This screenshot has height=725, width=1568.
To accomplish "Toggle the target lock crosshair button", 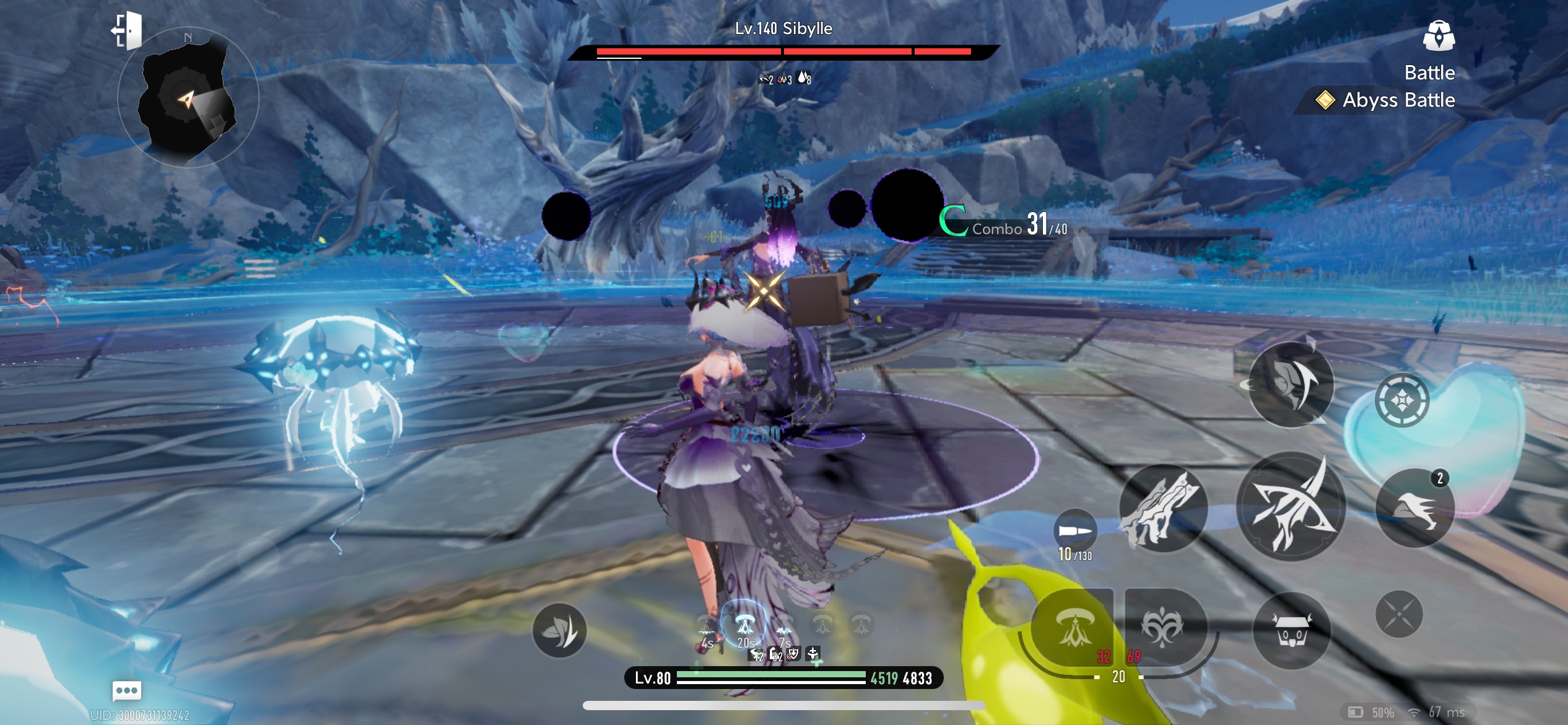I will pos(1402,401).
